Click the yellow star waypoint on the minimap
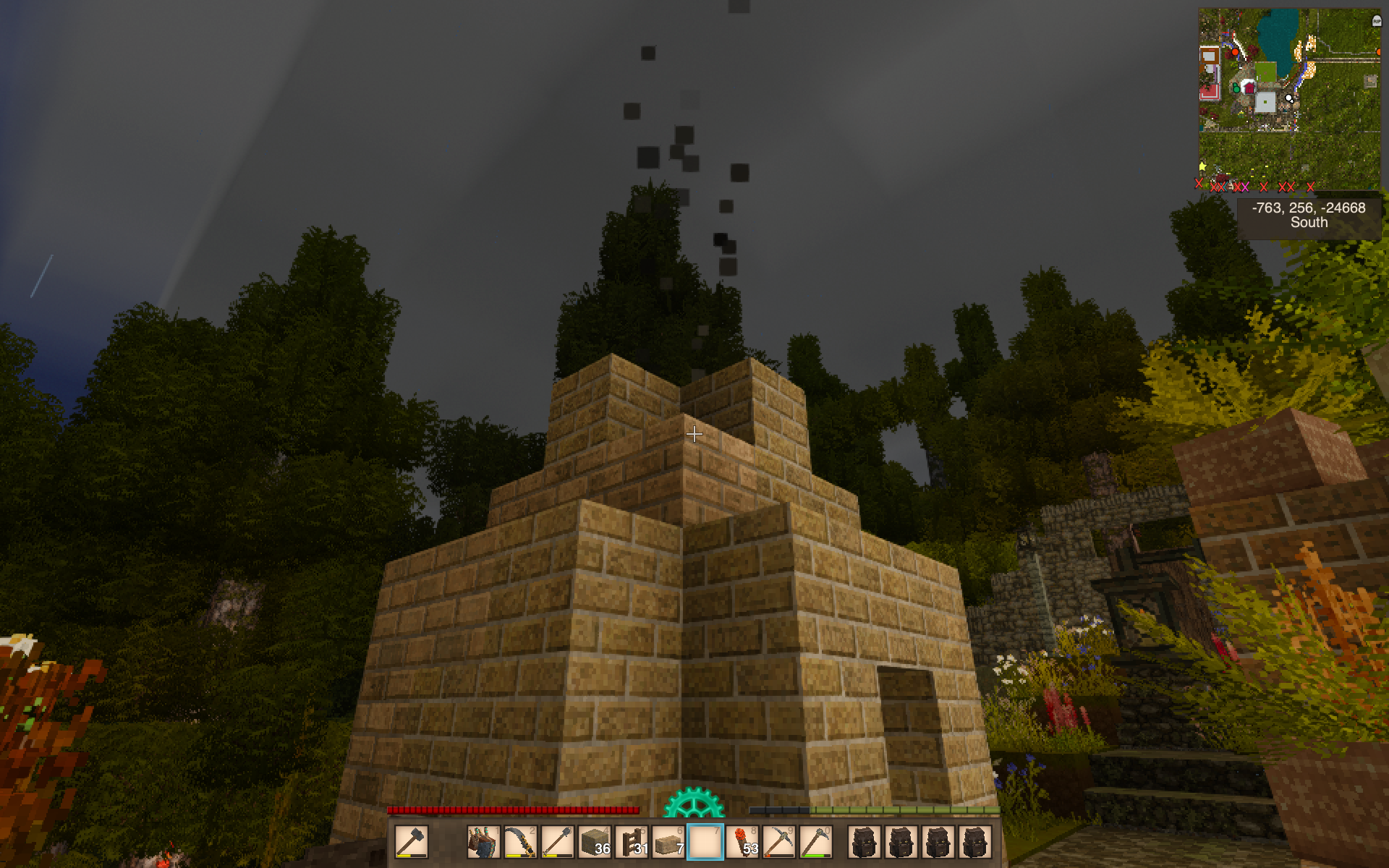 1202,167
